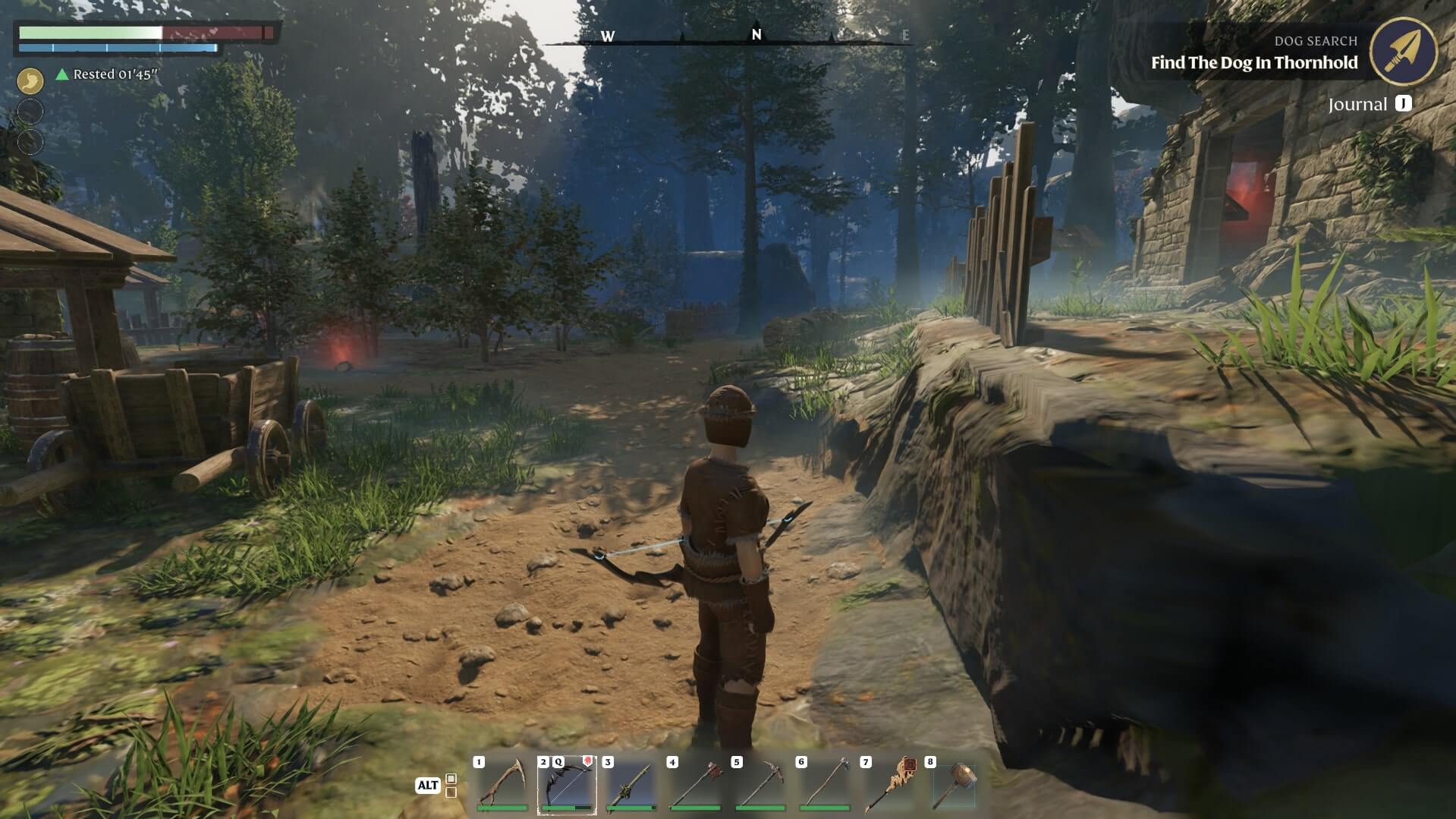Click the Rested 01'45 buff text
This screenshot has width=1456, height=819.
(112, 75)
